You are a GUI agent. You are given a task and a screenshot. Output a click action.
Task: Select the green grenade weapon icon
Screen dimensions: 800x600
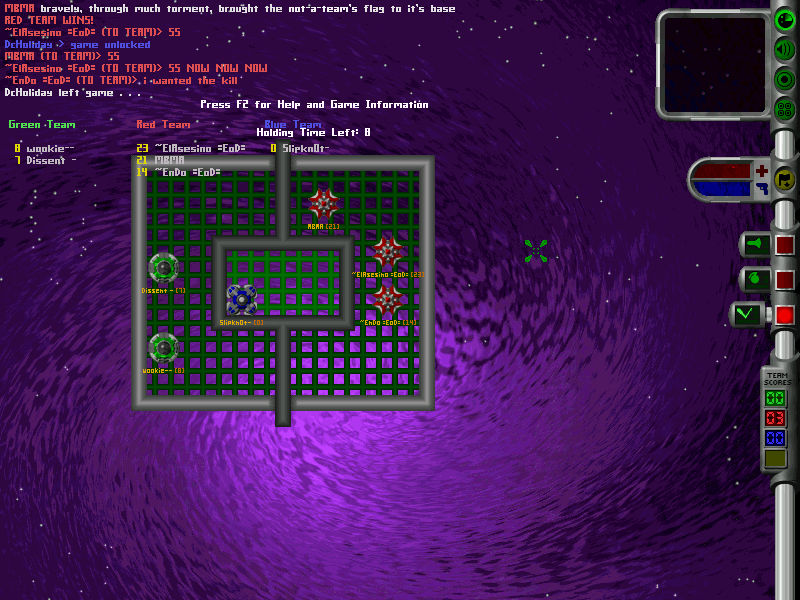(x=754, y=279)
